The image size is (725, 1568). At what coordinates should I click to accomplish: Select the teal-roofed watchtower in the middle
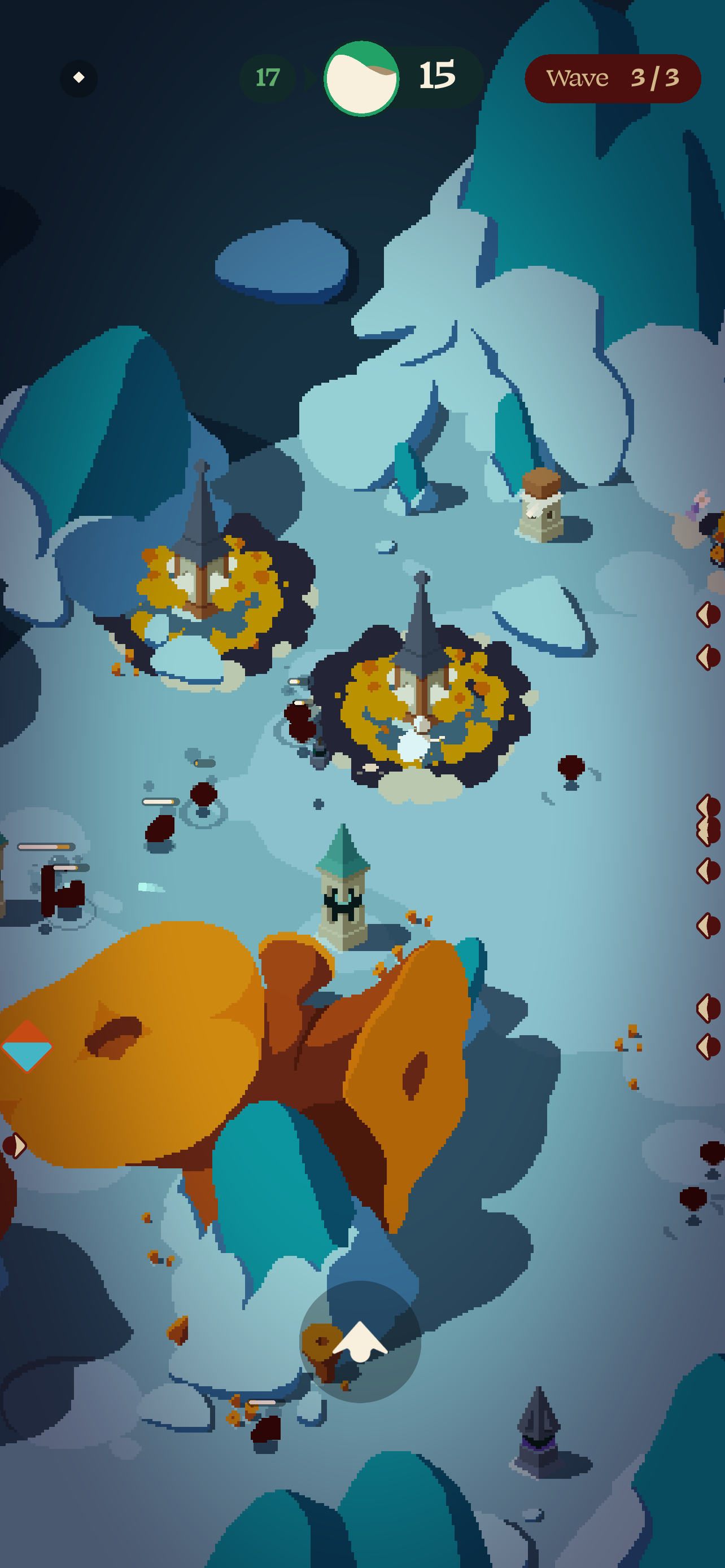tap(343, 901)
